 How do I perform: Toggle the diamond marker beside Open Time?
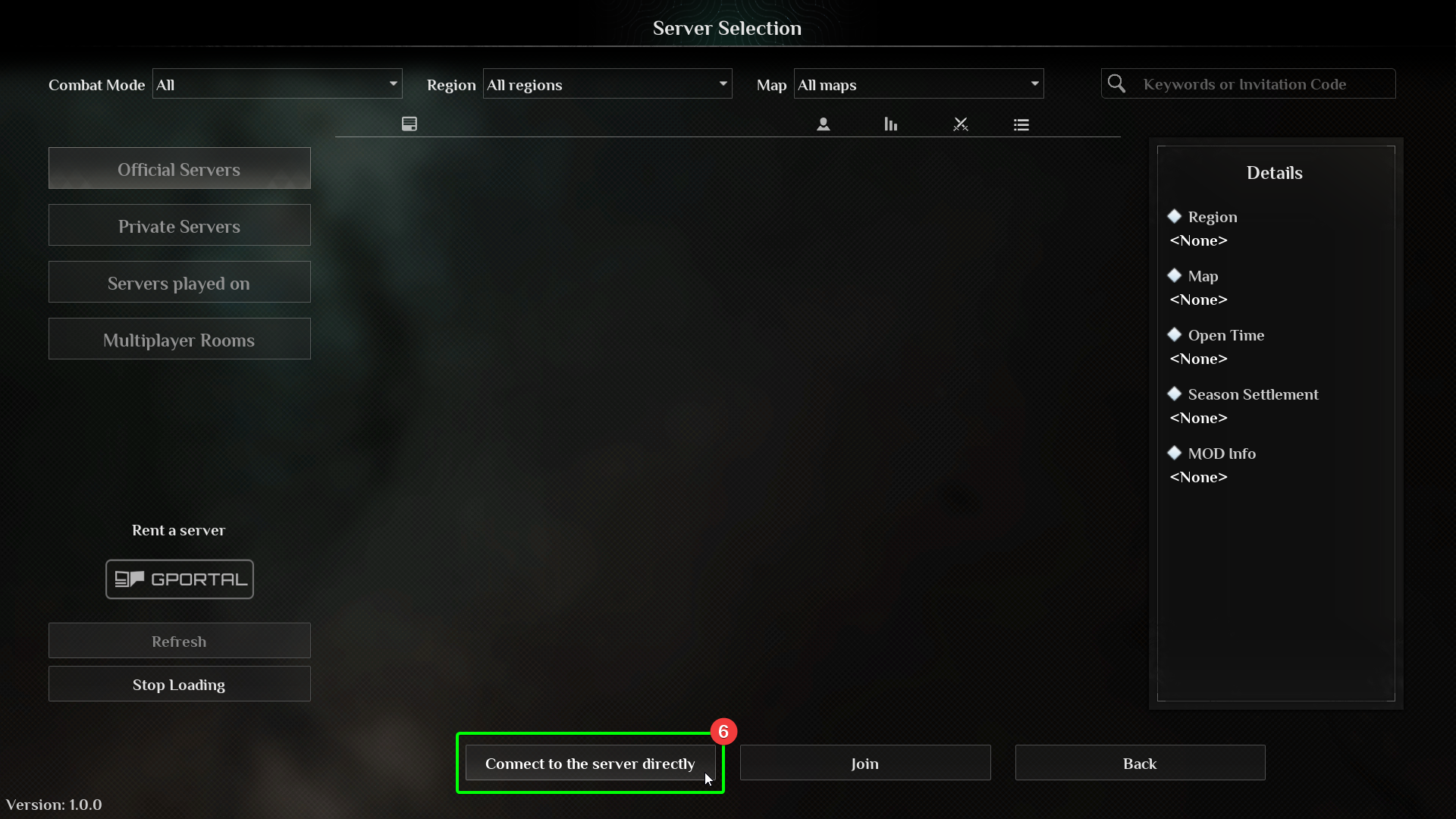[1175, 334]
